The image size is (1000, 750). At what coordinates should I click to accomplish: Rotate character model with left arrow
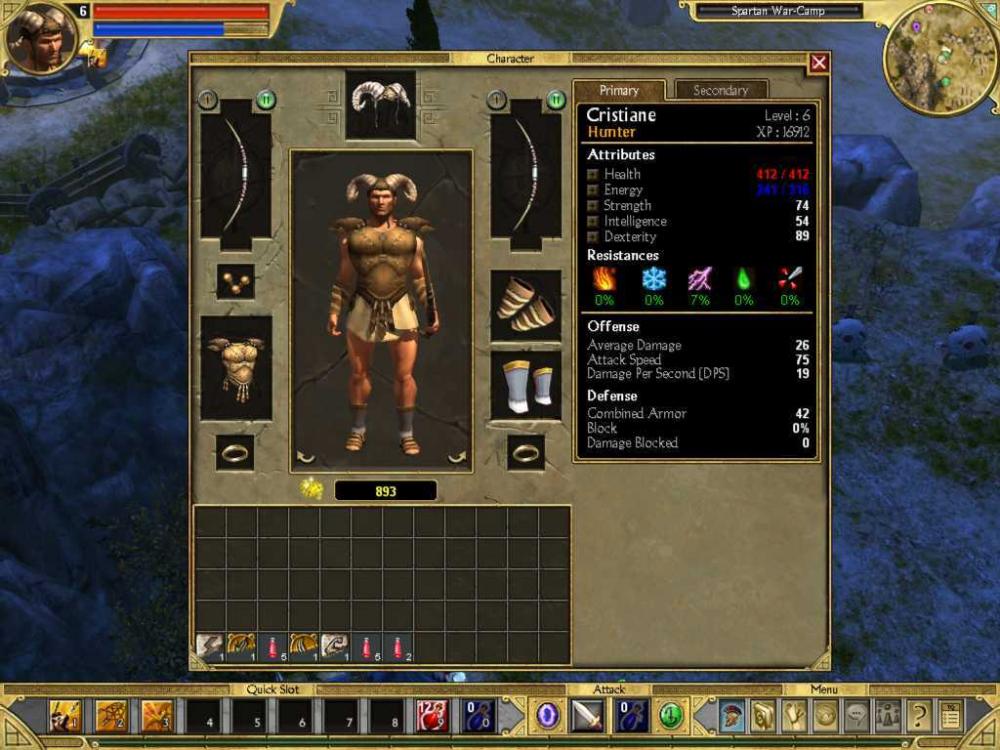tap(306, 457)
